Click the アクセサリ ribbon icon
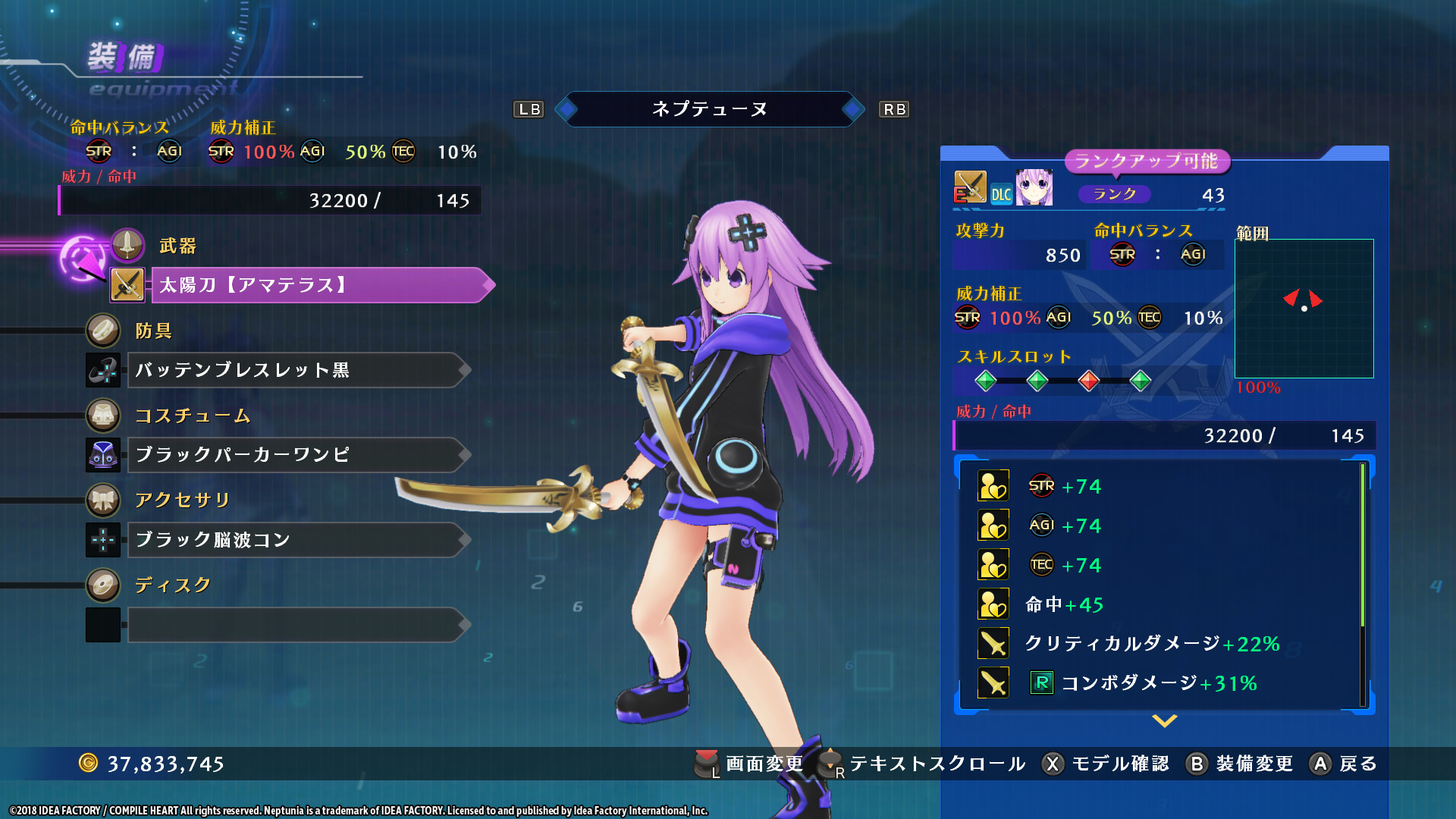 103,500
